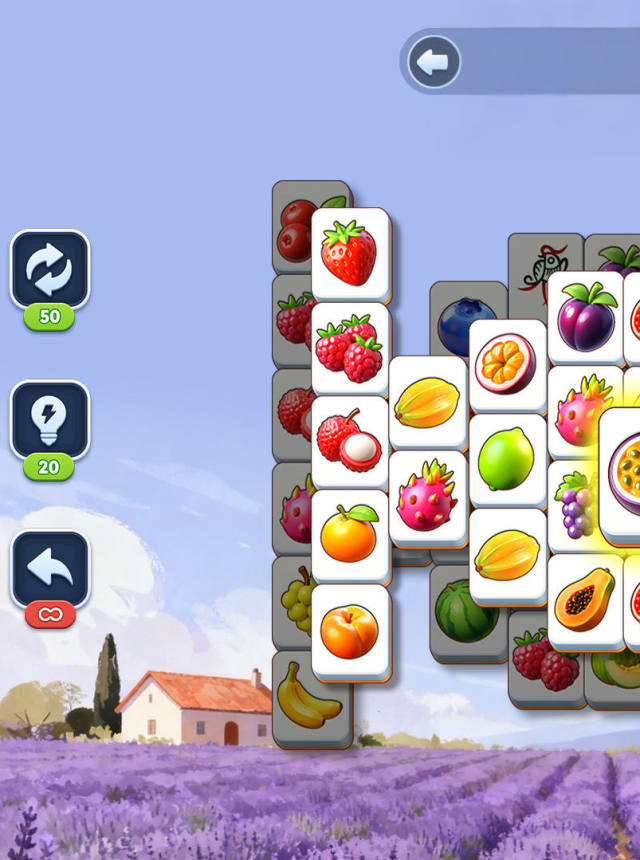Select the purple grapes tile
Screen dimensions: 640x860
574,505
